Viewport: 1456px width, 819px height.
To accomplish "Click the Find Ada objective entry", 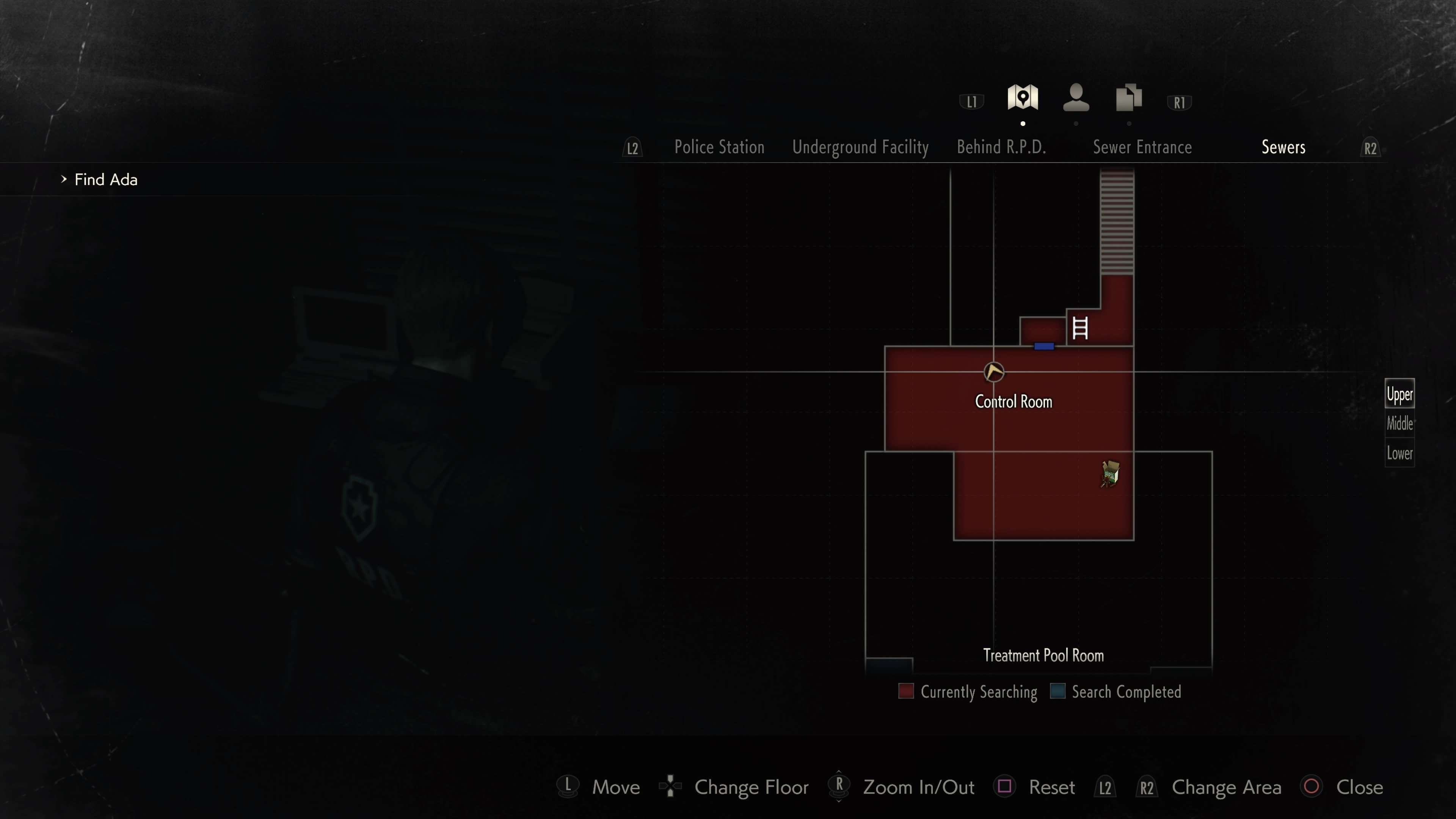I will click(106, 180).
